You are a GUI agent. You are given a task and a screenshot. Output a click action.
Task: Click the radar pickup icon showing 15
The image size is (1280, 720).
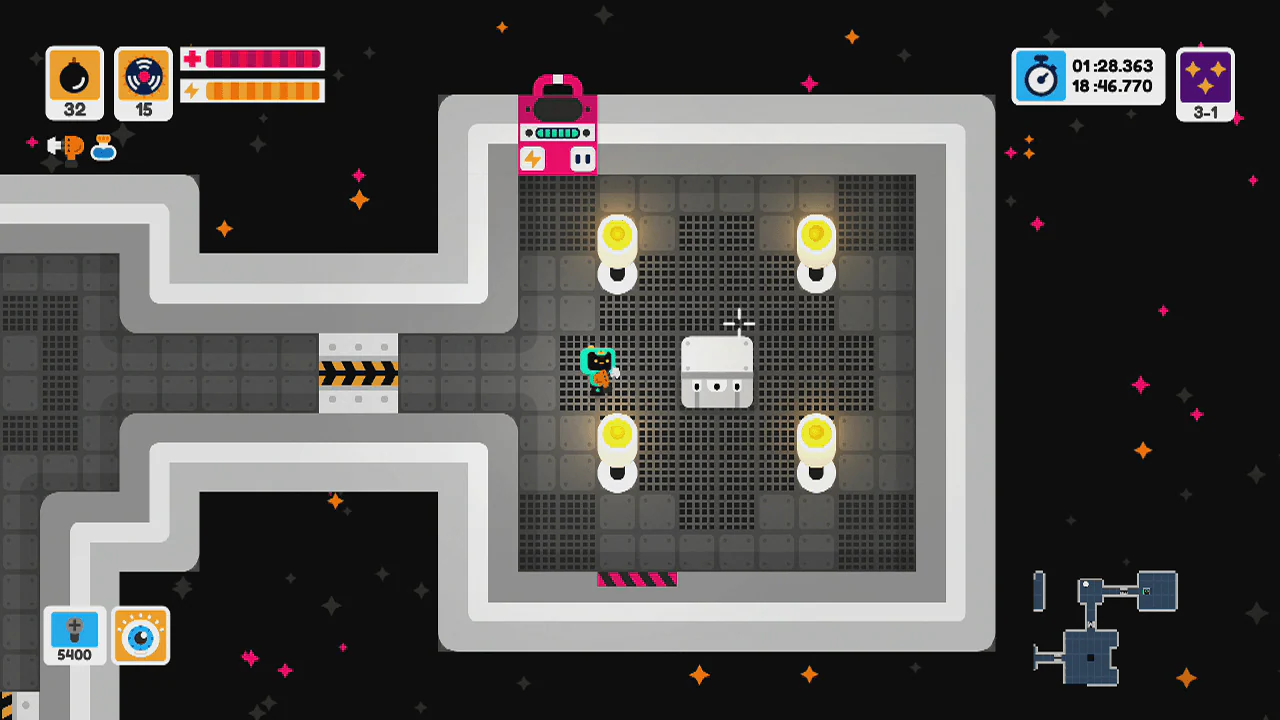tap(142, 82)
